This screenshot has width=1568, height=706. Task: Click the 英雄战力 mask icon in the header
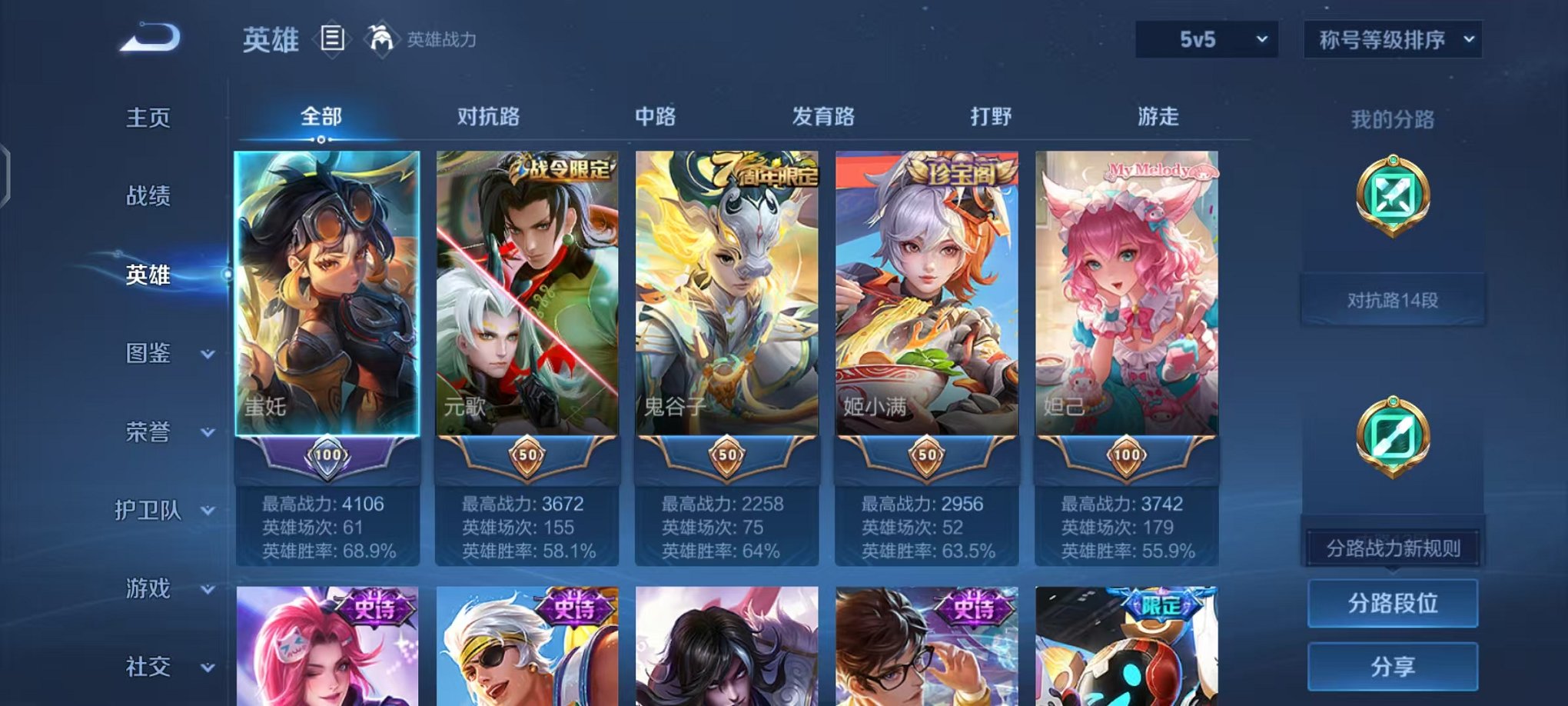coord(382,36)
